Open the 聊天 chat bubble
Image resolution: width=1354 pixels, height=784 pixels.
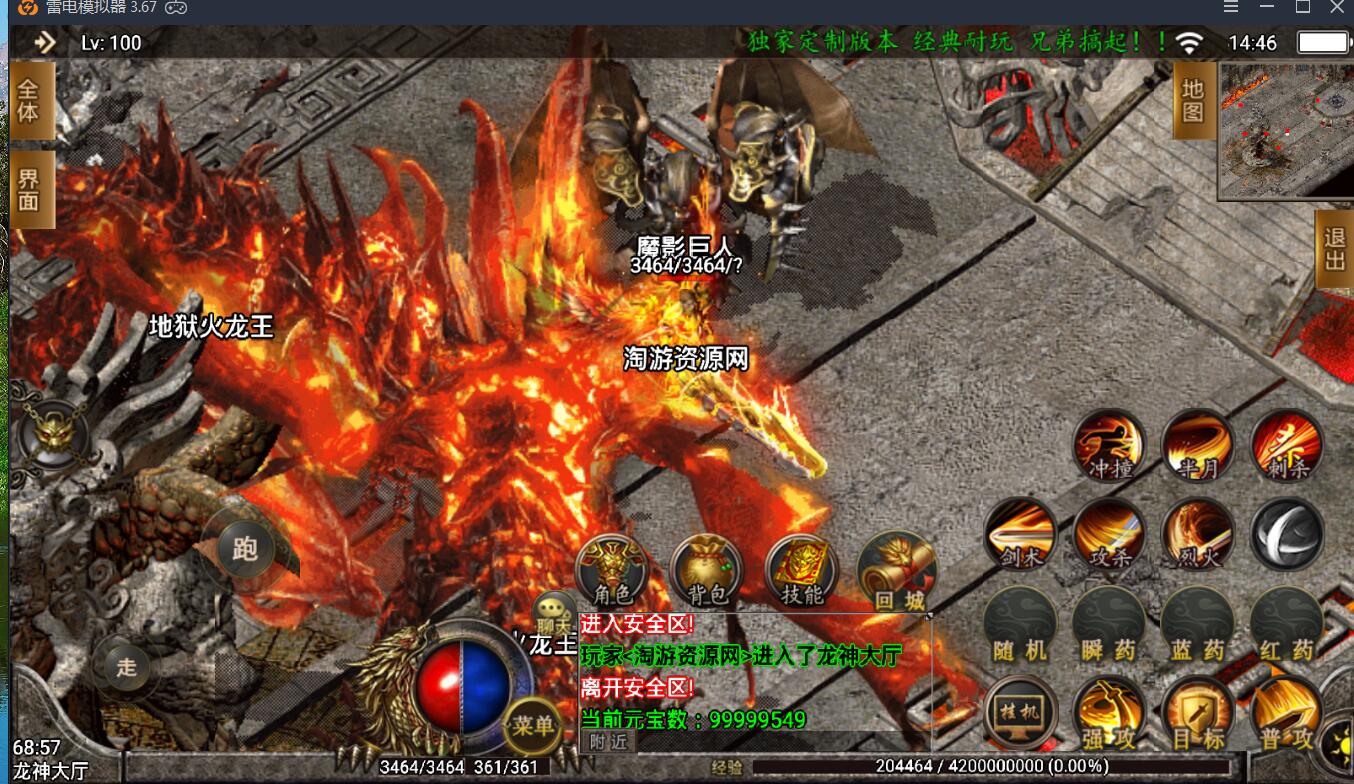point(553,612)
